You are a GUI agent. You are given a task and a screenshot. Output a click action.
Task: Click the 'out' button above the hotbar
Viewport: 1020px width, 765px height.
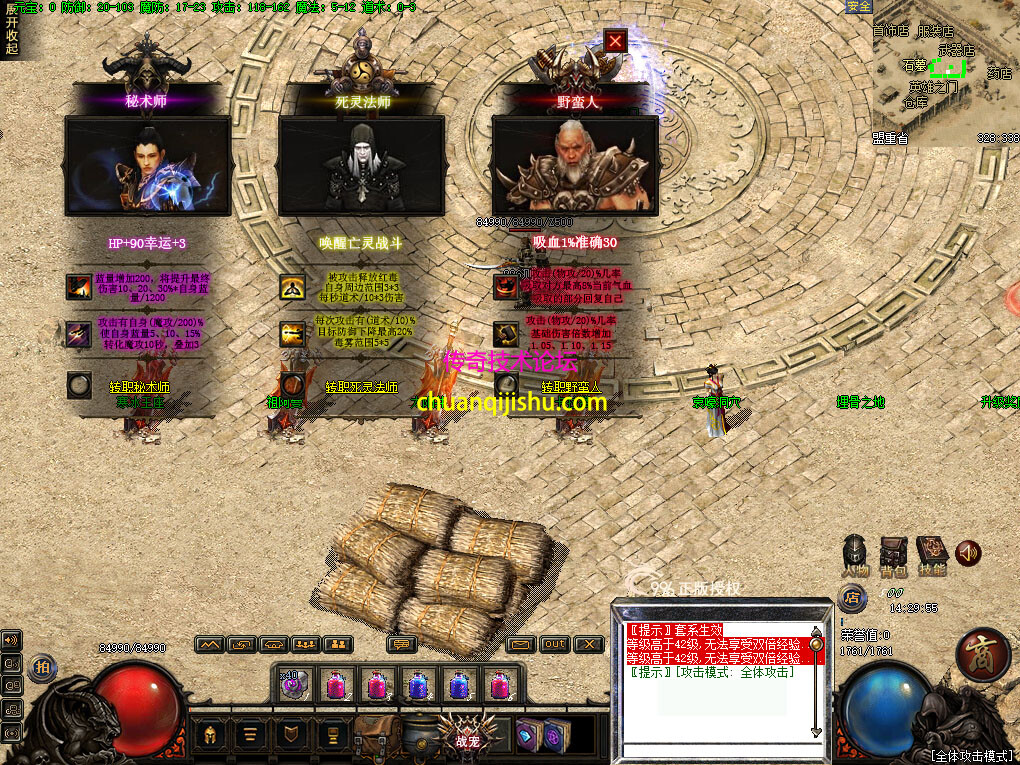pos(555,645)
